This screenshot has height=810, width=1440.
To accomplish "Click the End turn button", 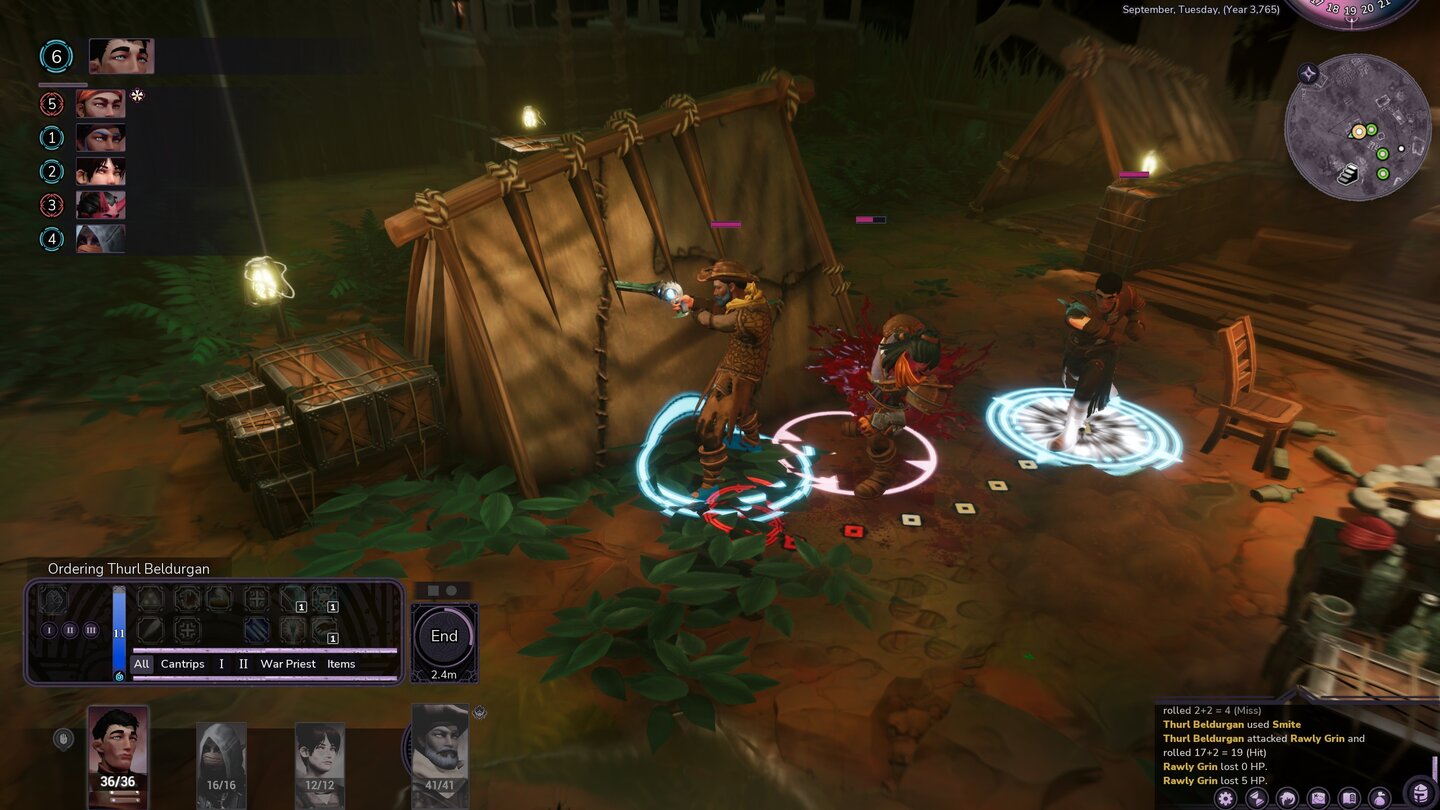I will (443, 635).
